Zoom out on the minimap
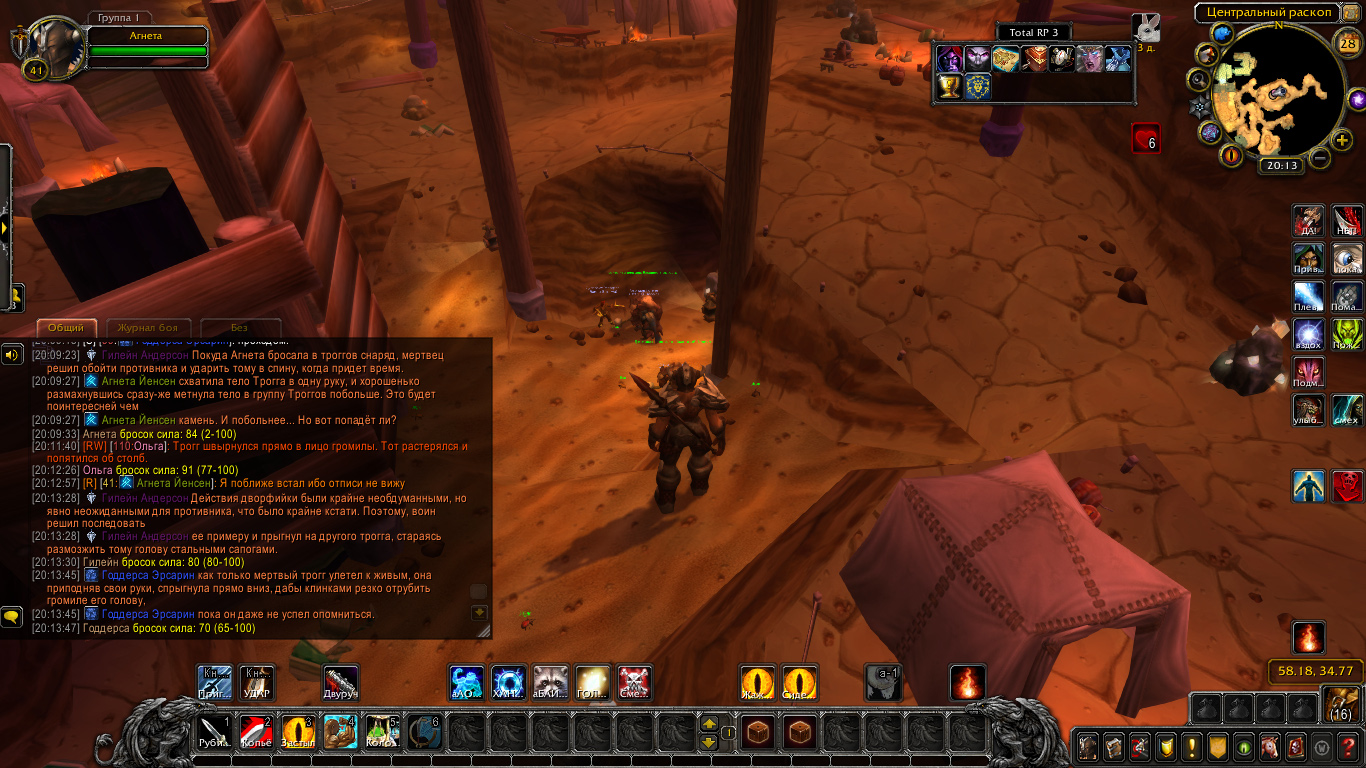1366x768 pixels. tap(1320, 158)
